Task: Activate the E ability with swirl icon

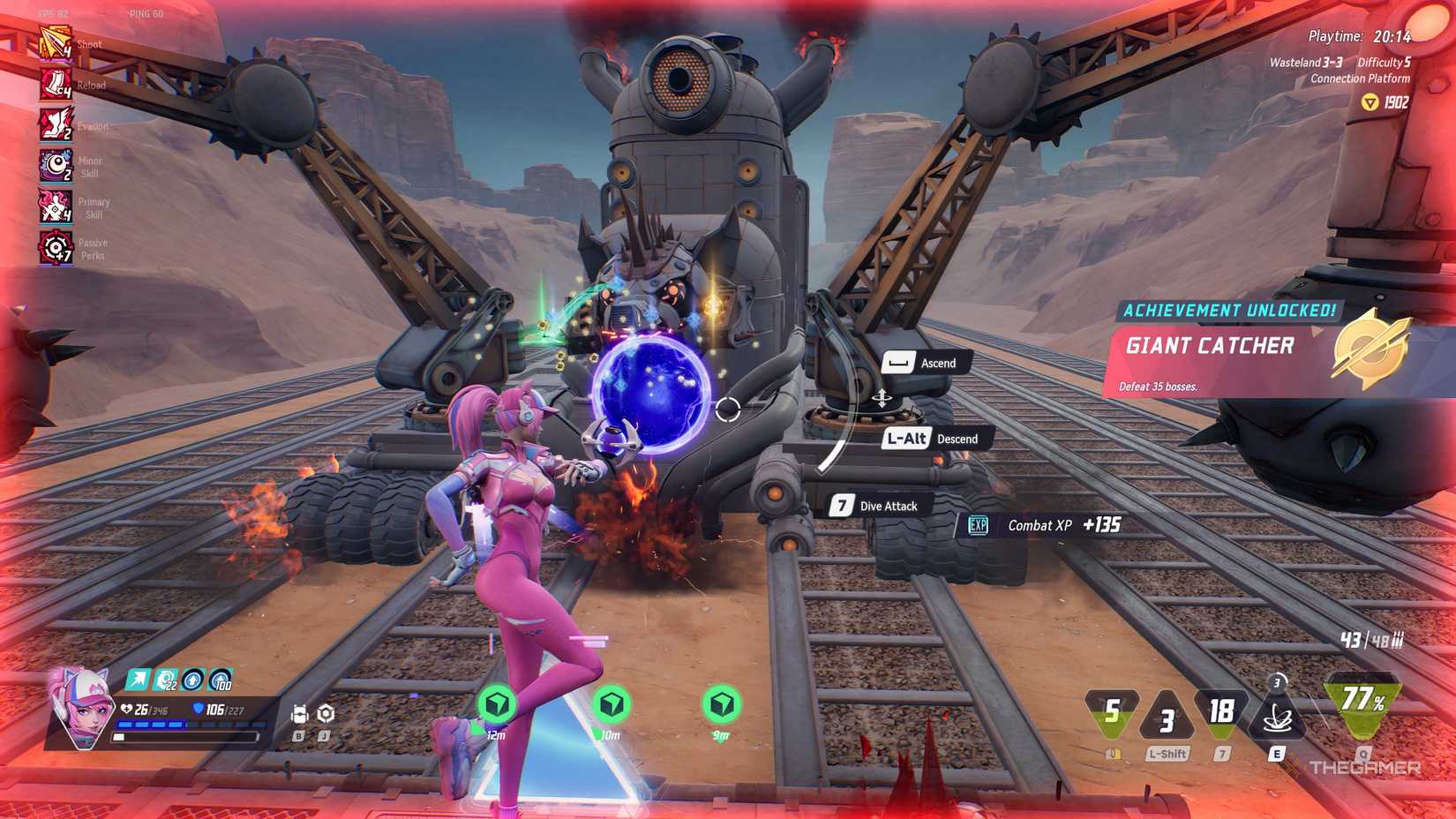Action: (1276, 717)
